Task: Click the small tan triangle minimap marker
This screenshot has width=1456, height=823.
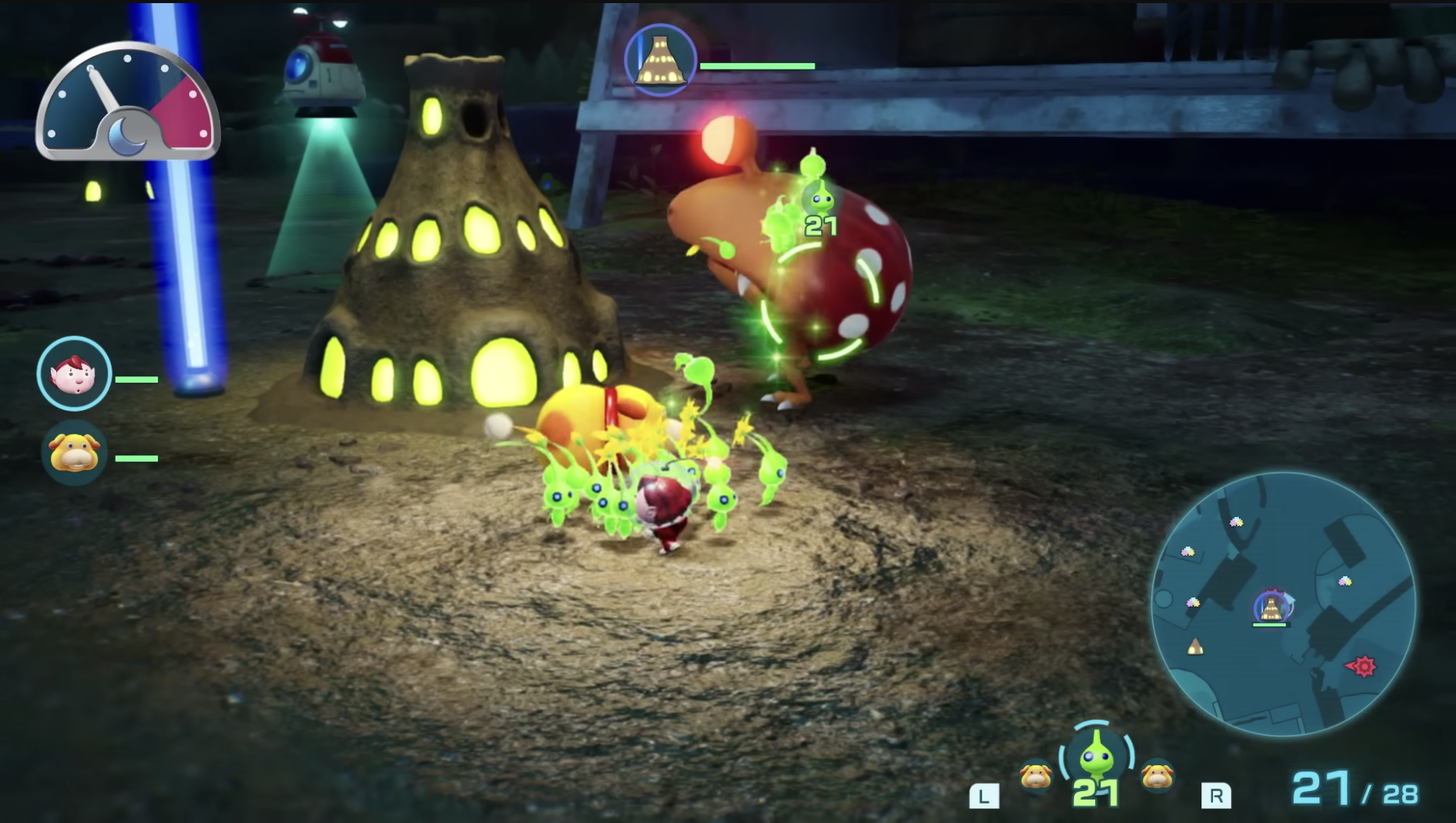Action: (x=1194, y=647)
